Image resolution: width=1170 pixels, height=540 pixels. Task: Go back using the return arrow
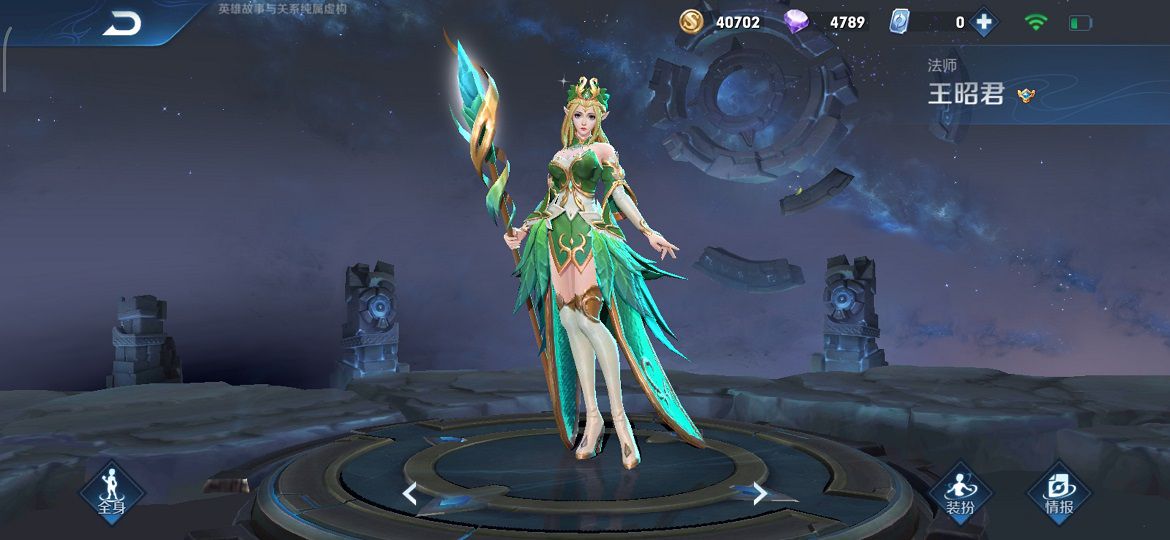click(x=122, y=23)
